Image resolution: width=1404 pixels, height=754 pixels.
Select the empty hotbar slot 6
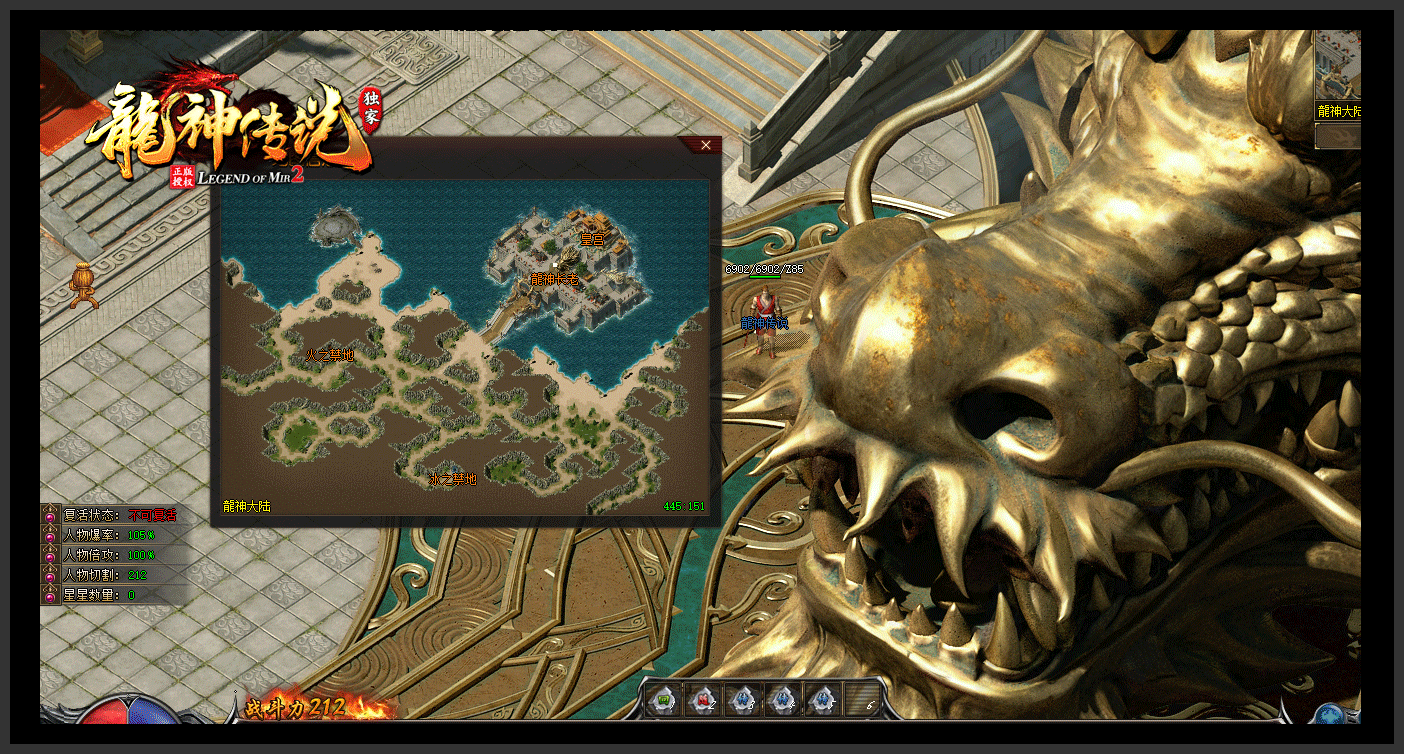[x=863, y=699]
